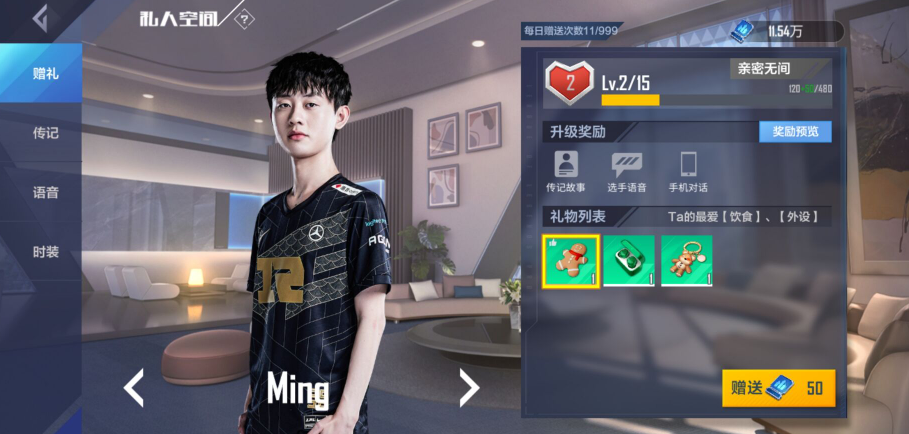This screenshot has width=909, height=434.
Task: Show the next player with right arrow
Action: [x=468, y=386]
